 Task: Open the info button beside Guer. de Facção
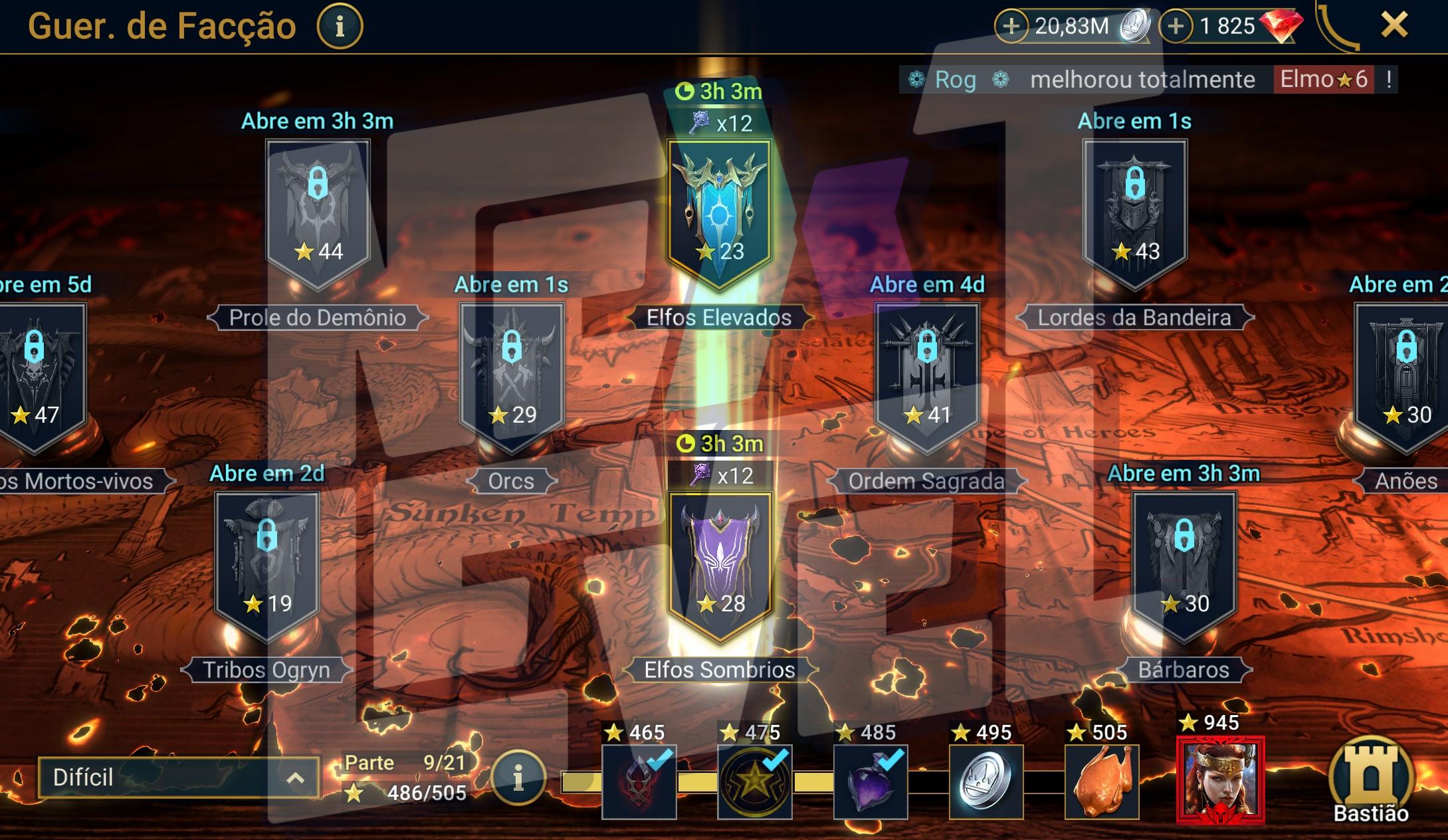point(340,27)
